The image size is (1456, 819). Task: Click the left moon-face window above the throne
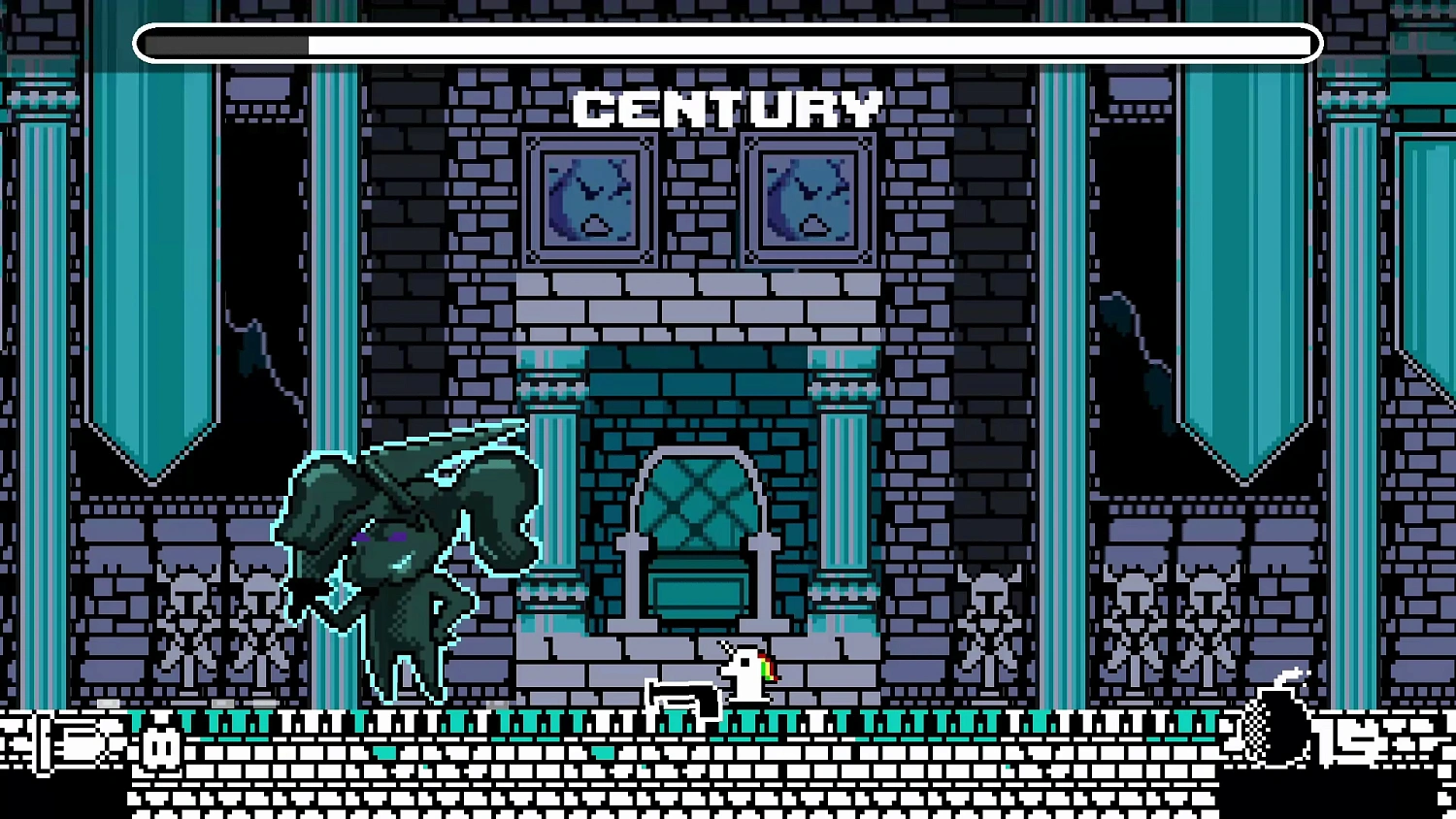tap(589, 199)
